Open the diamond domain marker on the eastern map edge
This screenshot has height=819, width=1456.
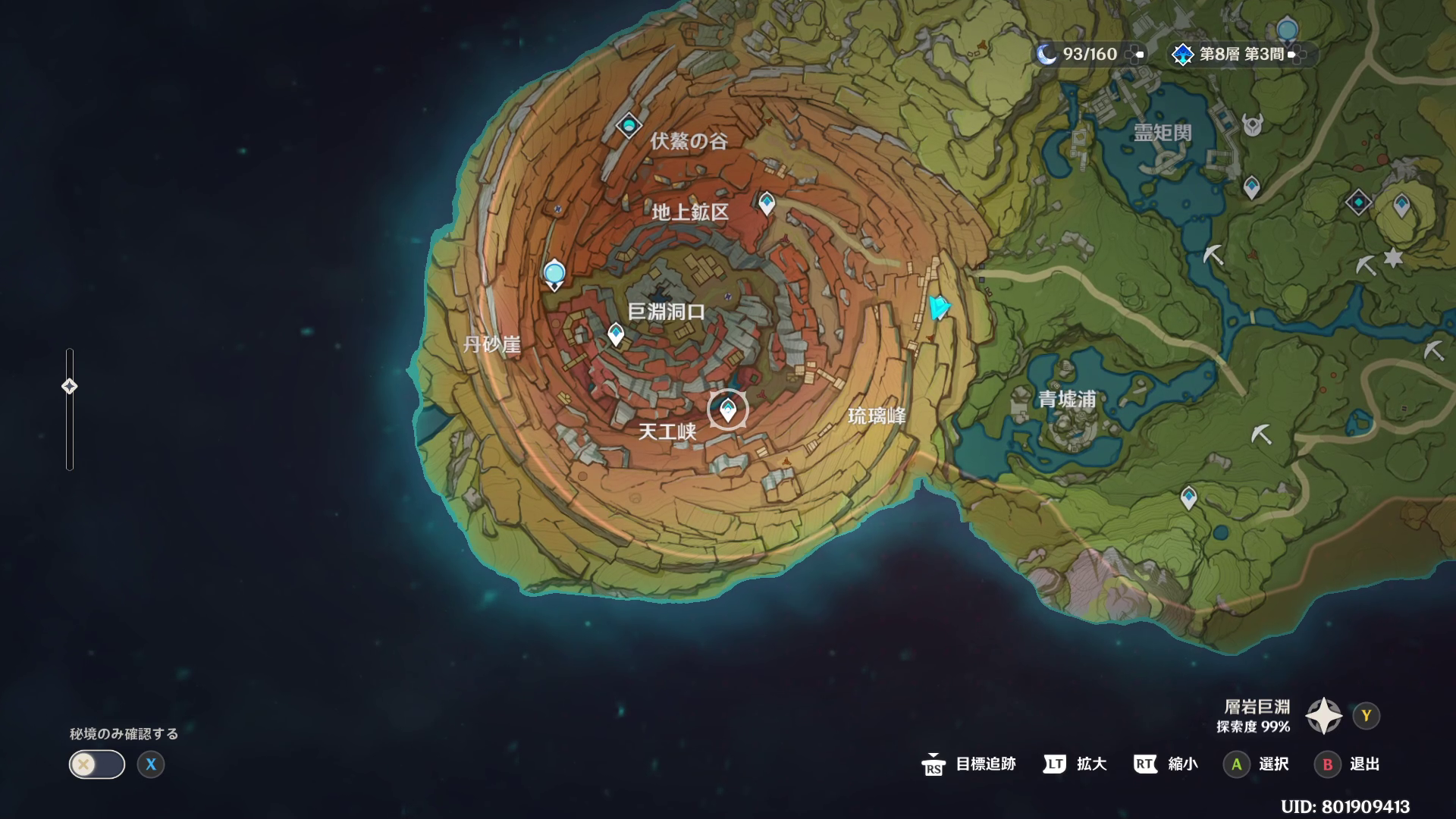1358,202
